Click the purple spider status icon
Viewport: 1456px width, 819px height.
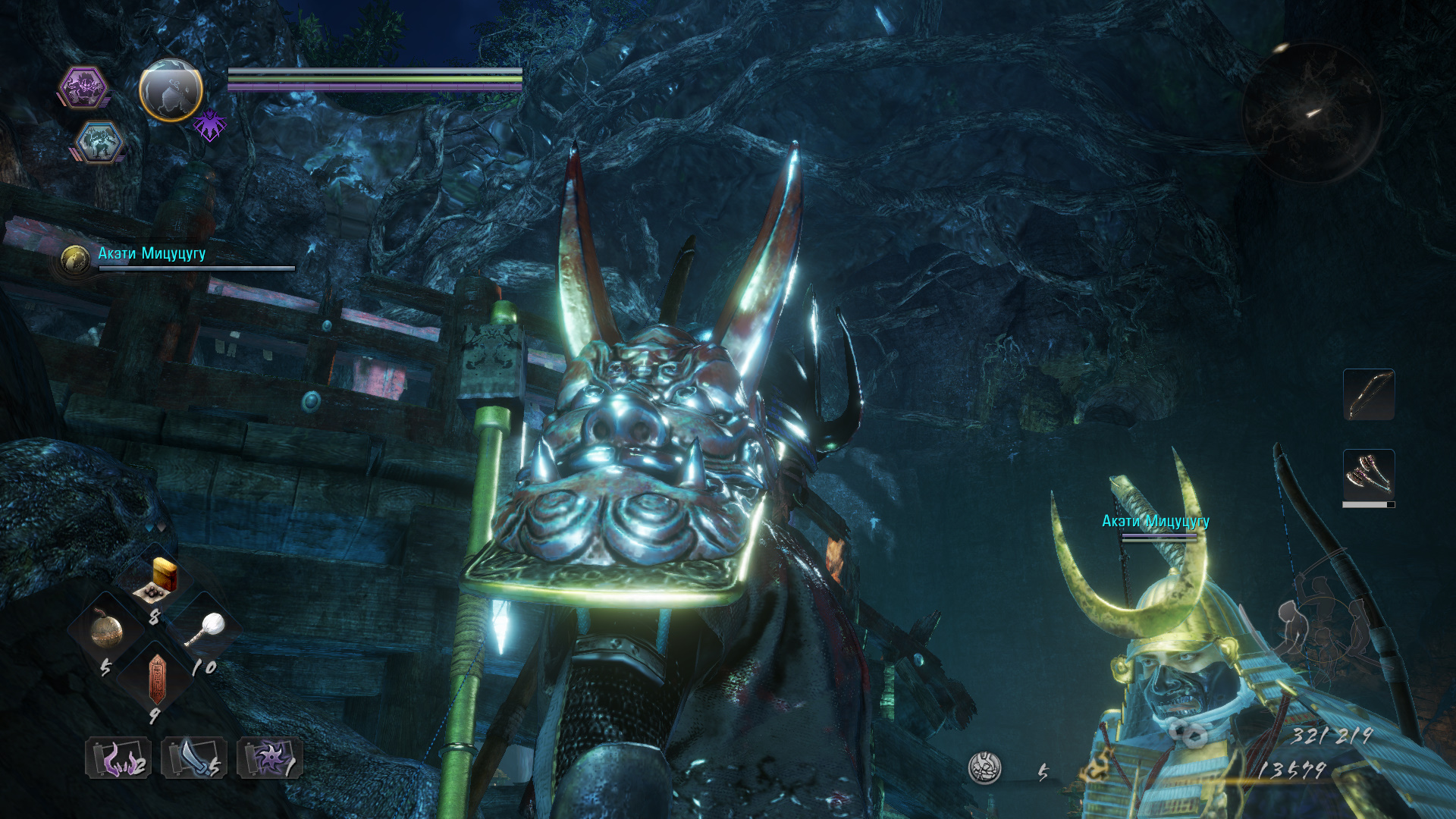point(209,125)
